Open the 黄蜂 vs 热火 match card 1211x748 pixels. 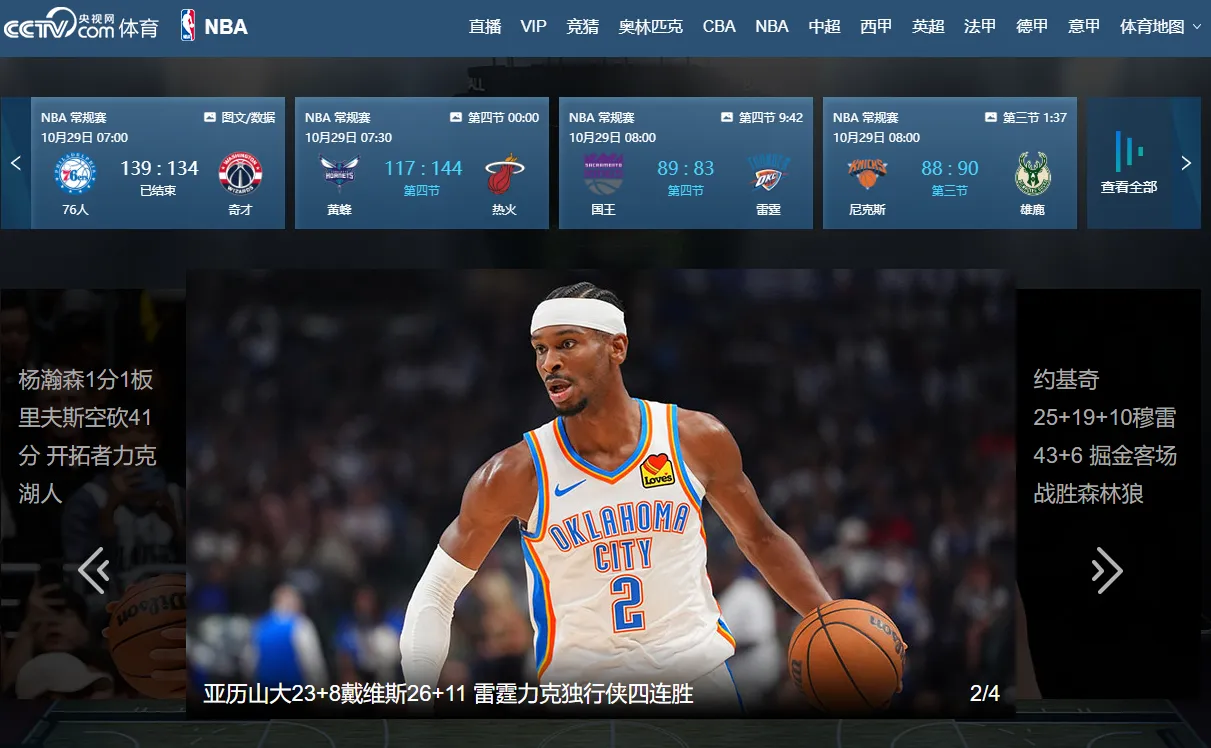(x=422, y=163)
